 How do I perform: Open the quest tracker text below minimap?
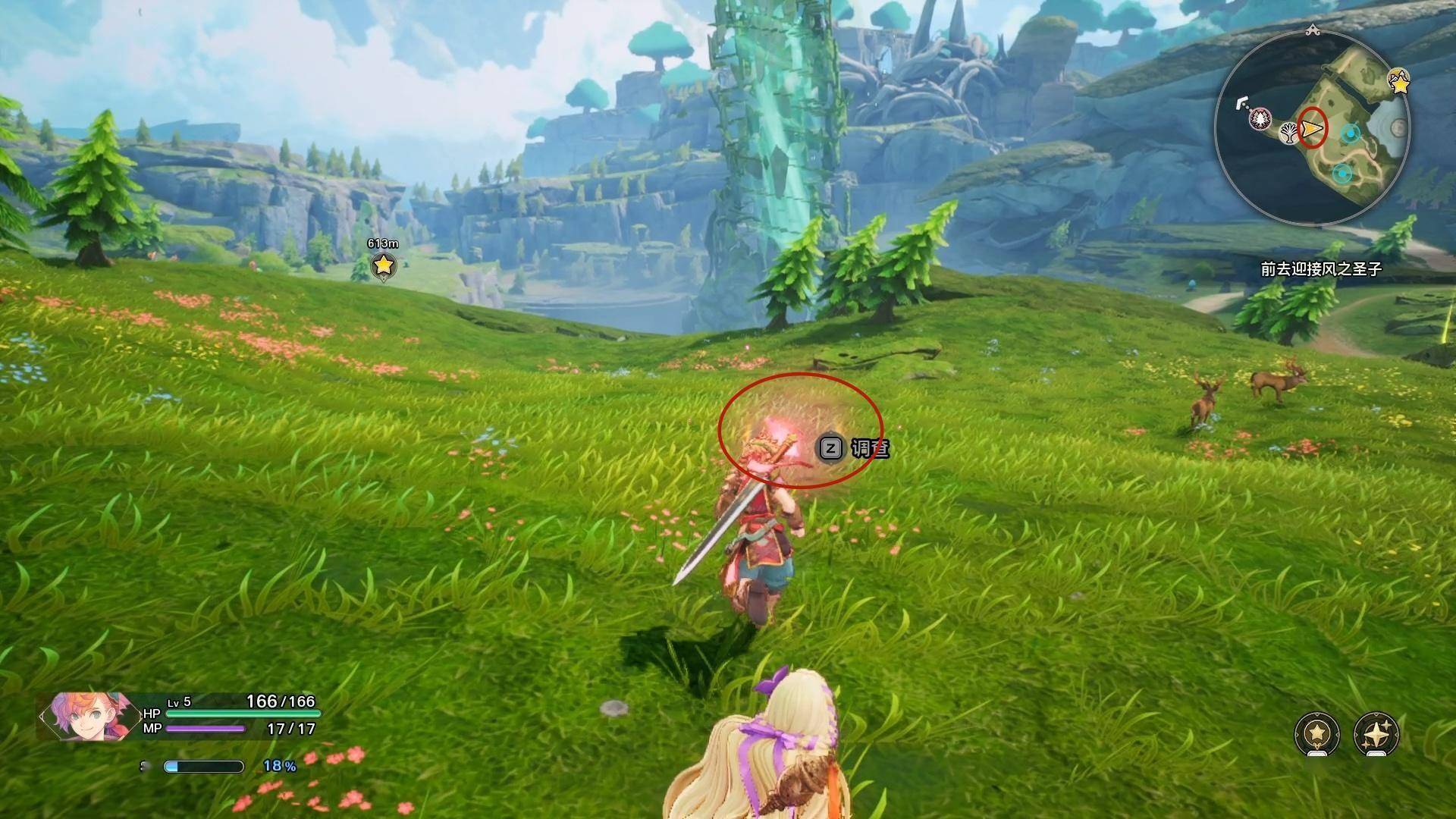[x=1321, y=269]
